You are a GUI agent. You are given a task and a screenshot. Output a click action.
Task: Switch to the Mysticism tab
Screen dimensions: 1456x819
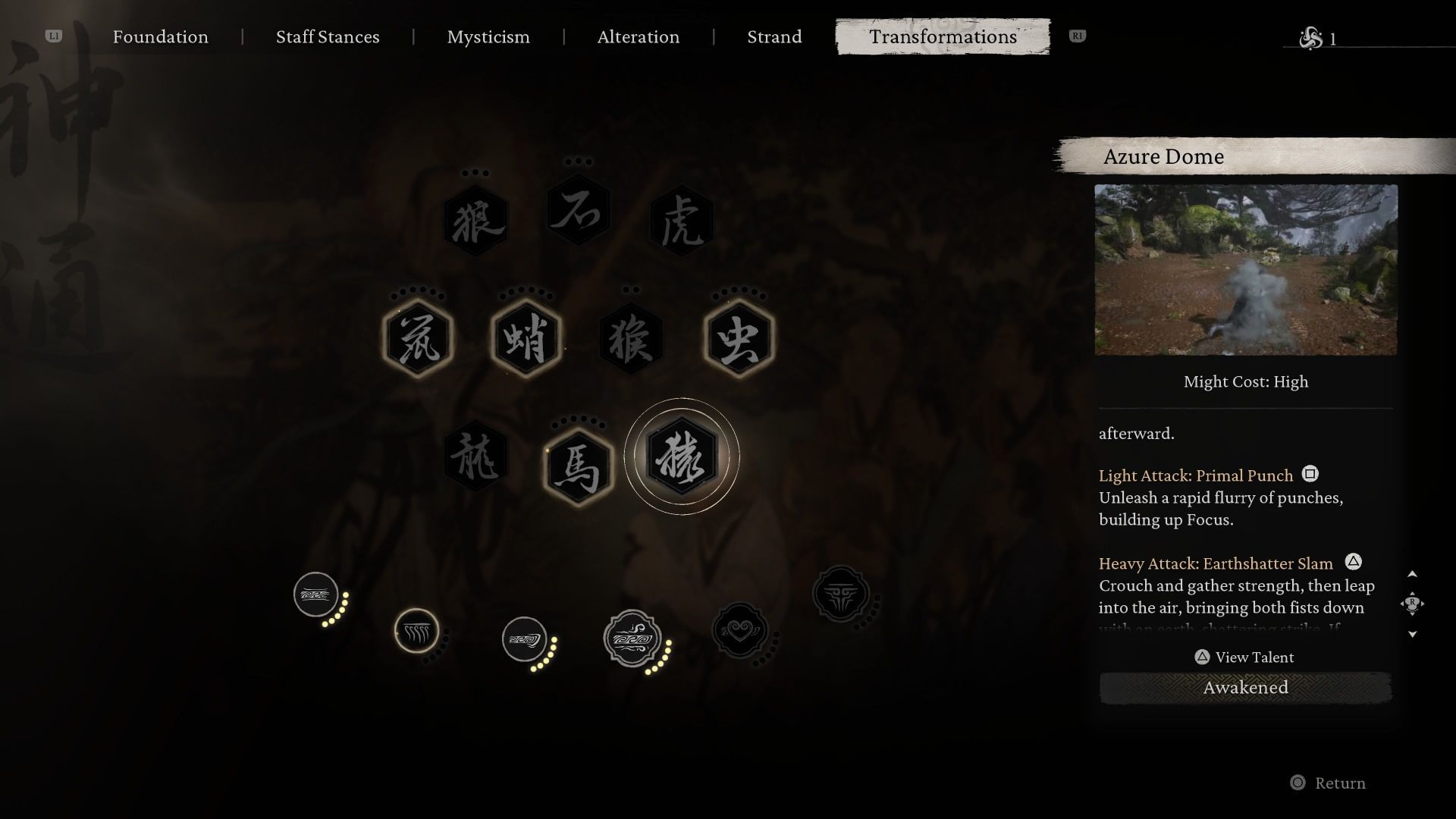coord(488,36)
